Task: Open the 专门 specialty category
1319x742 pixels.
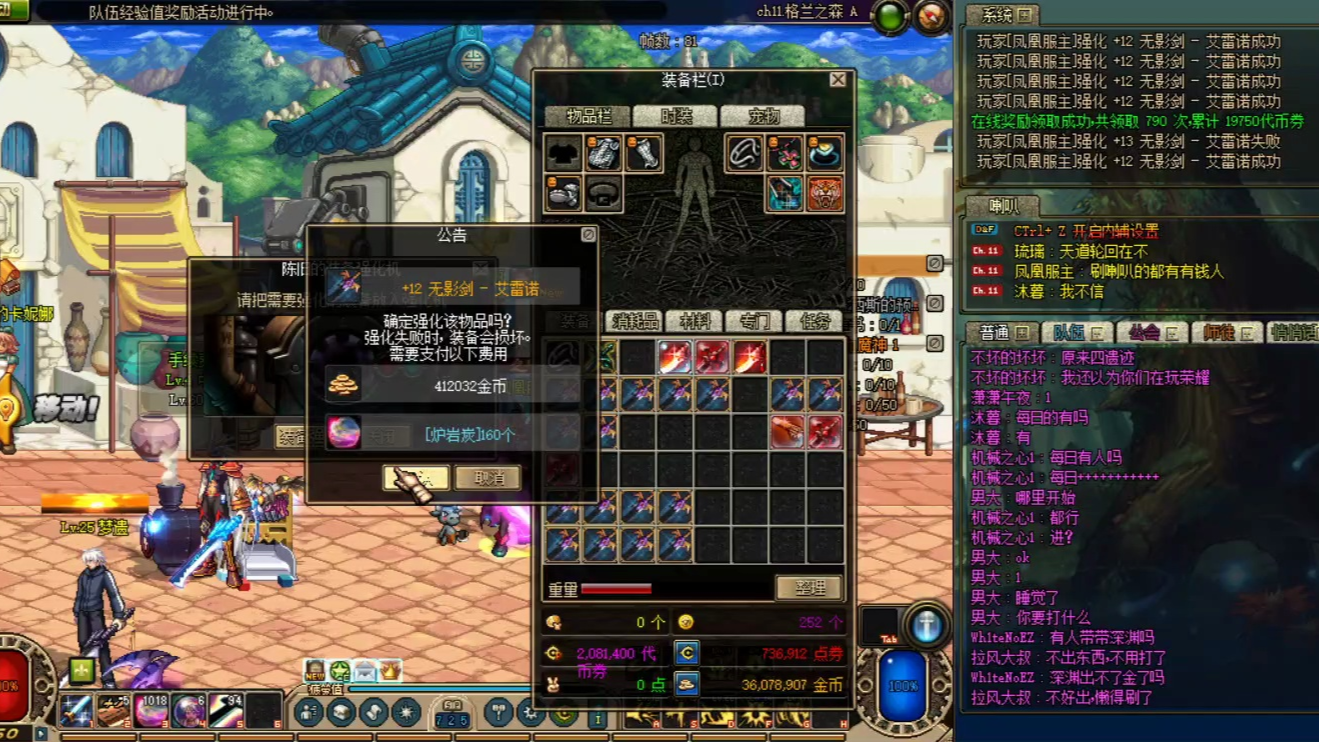Action: point(754,321)
